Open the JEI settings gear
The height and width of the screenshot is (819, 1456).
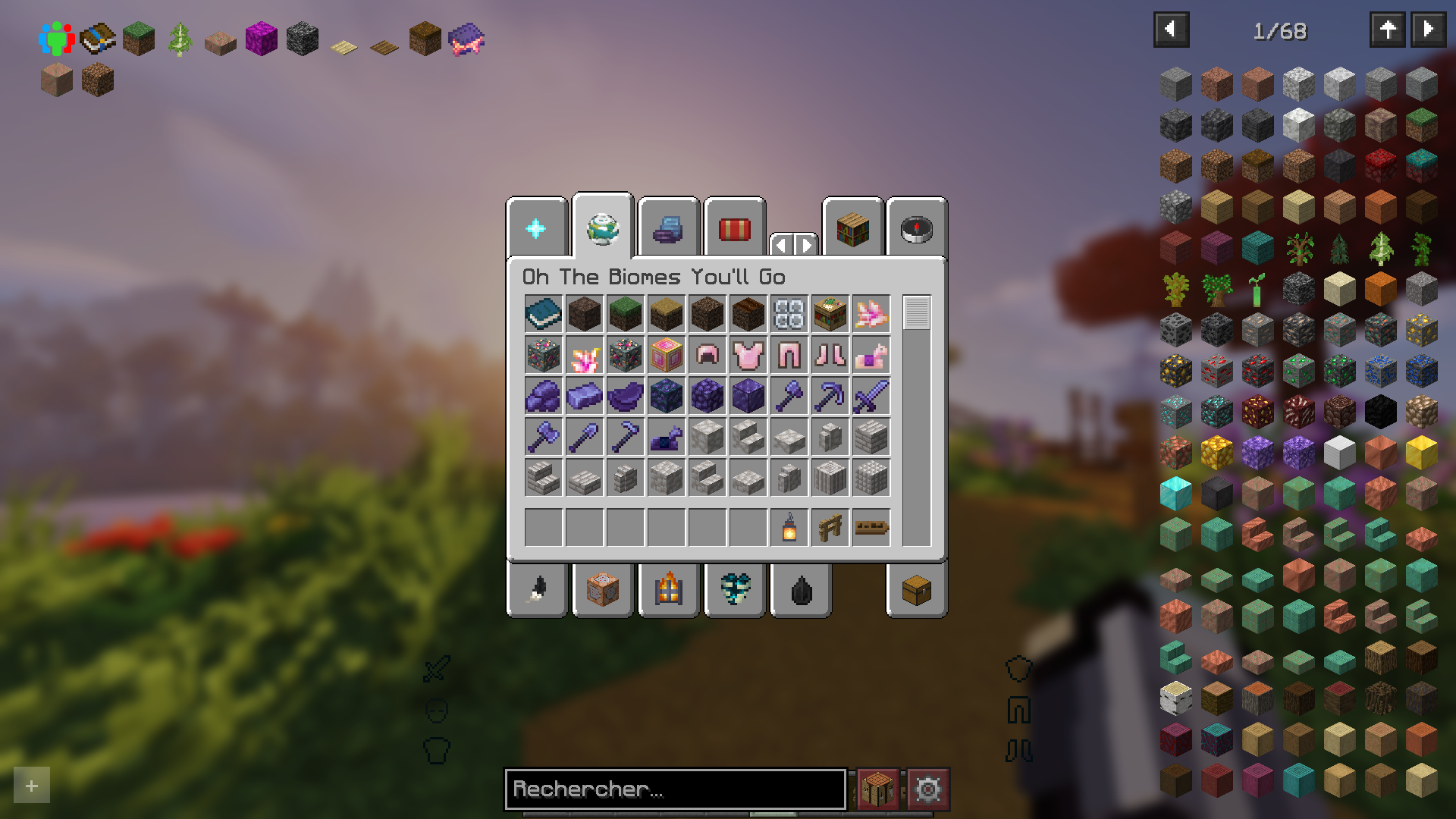click(x=929, y=789)
